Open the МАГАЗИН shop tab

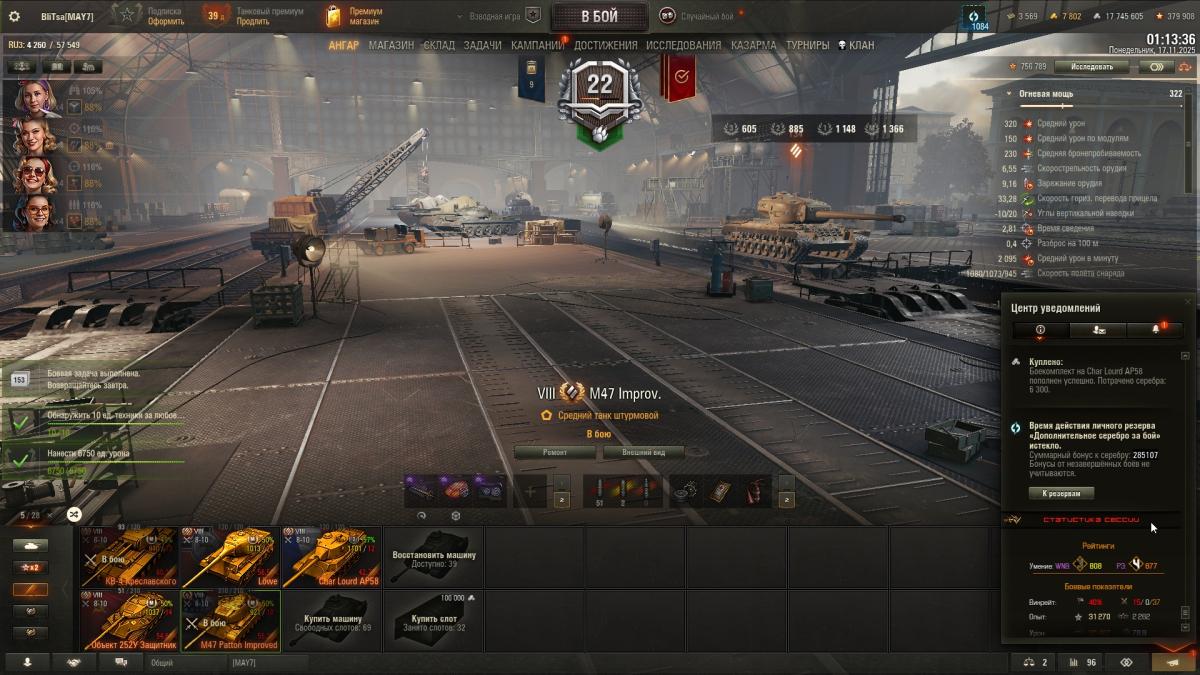point(391,45)
